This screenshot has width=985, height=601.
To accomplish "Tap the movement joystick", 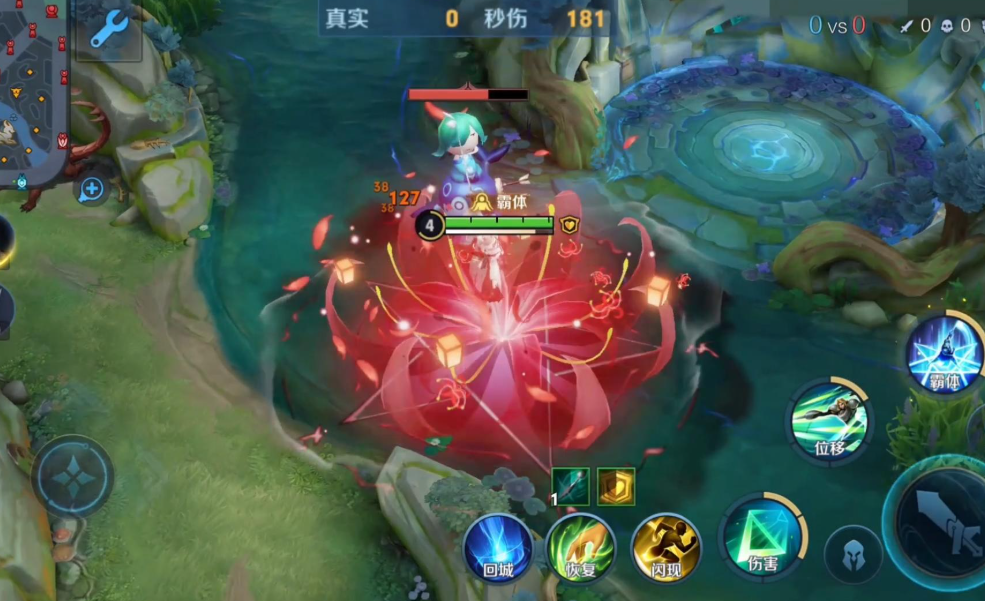I will point(72,476).
